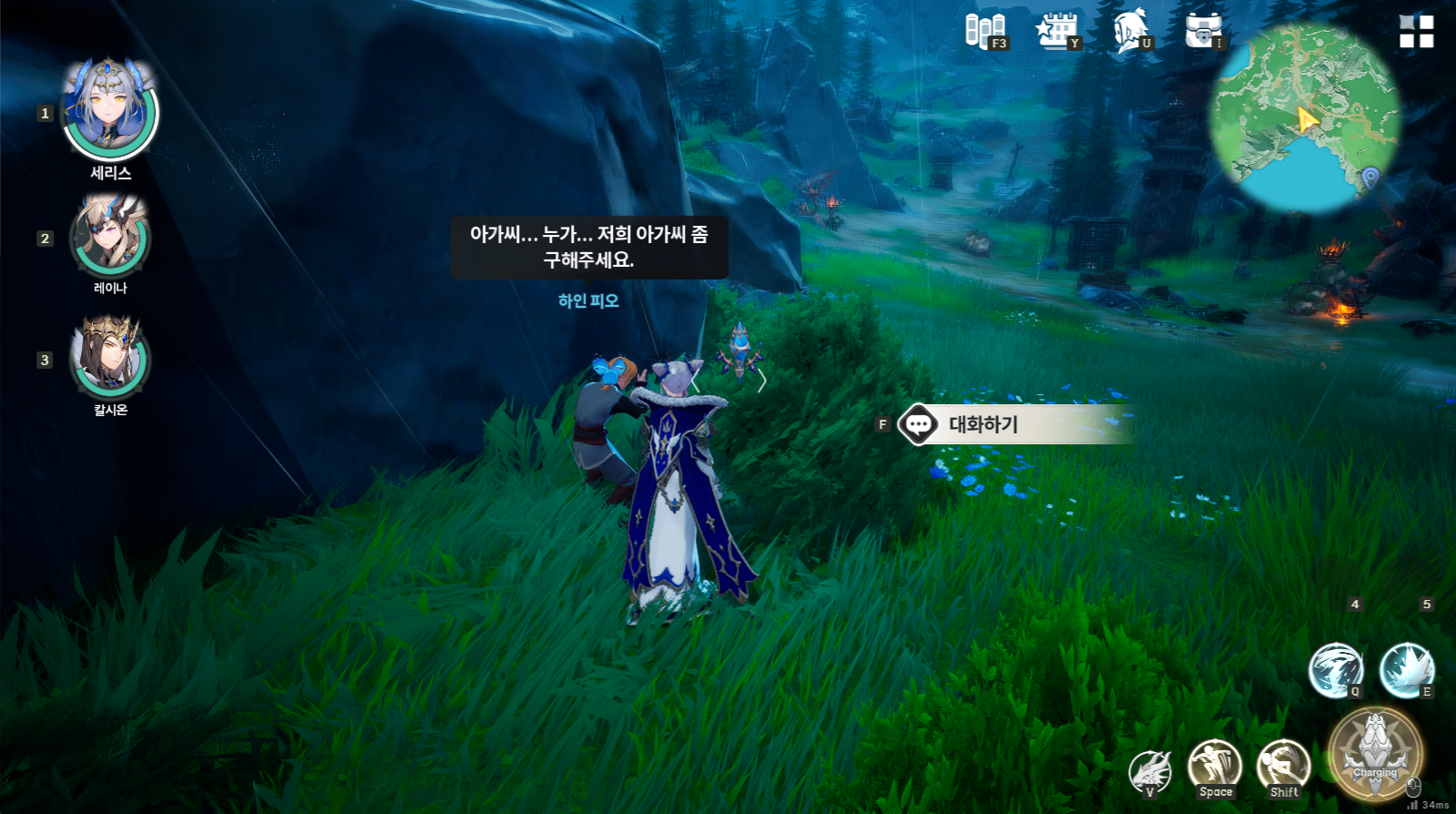Select the 세리스 party portrait
Image resolution: width=1456 pixels, height=814 pixels.
110,109
